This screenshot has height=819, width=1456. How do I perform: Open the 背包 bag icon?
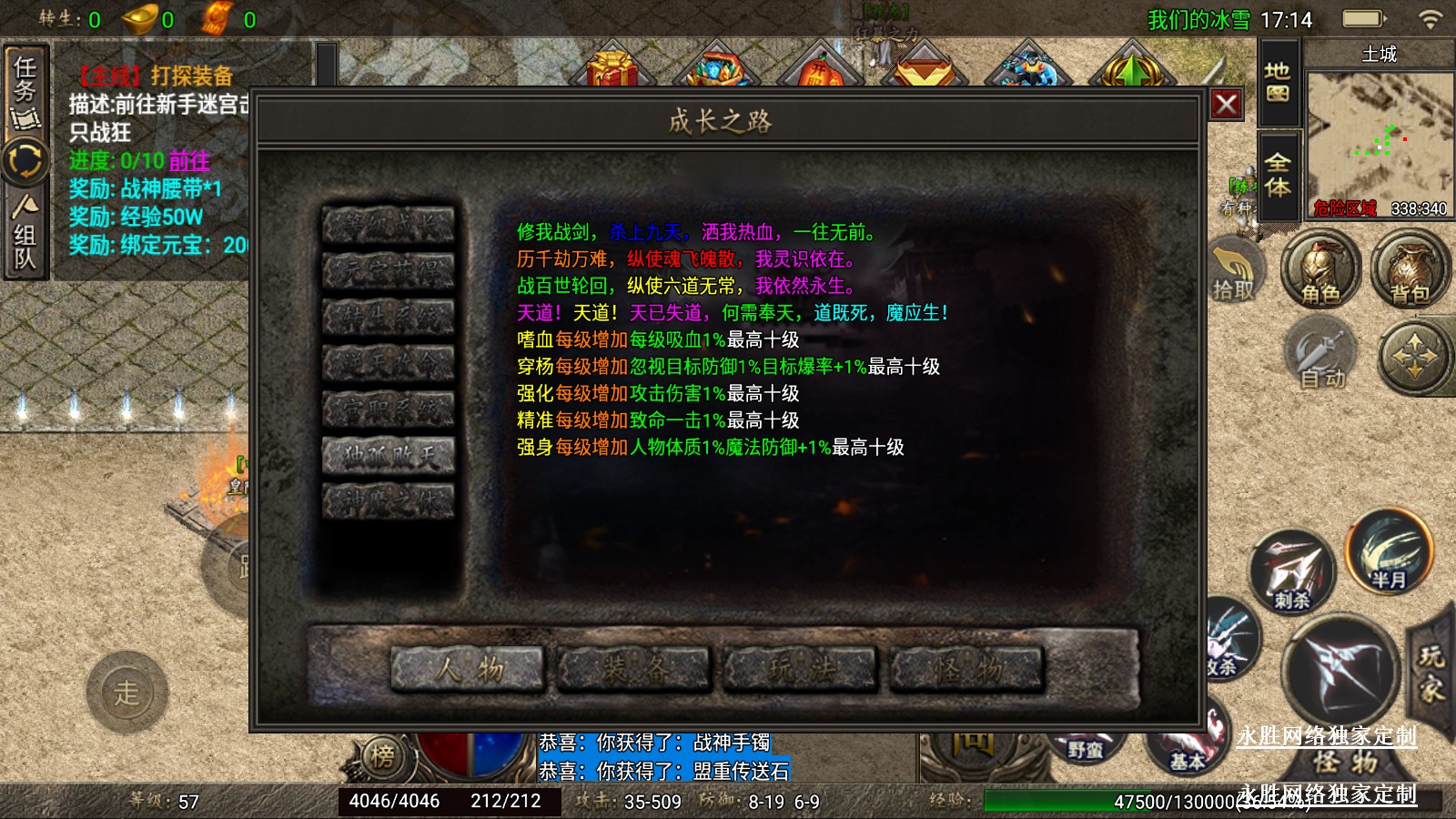click(x=1409, y=269)
